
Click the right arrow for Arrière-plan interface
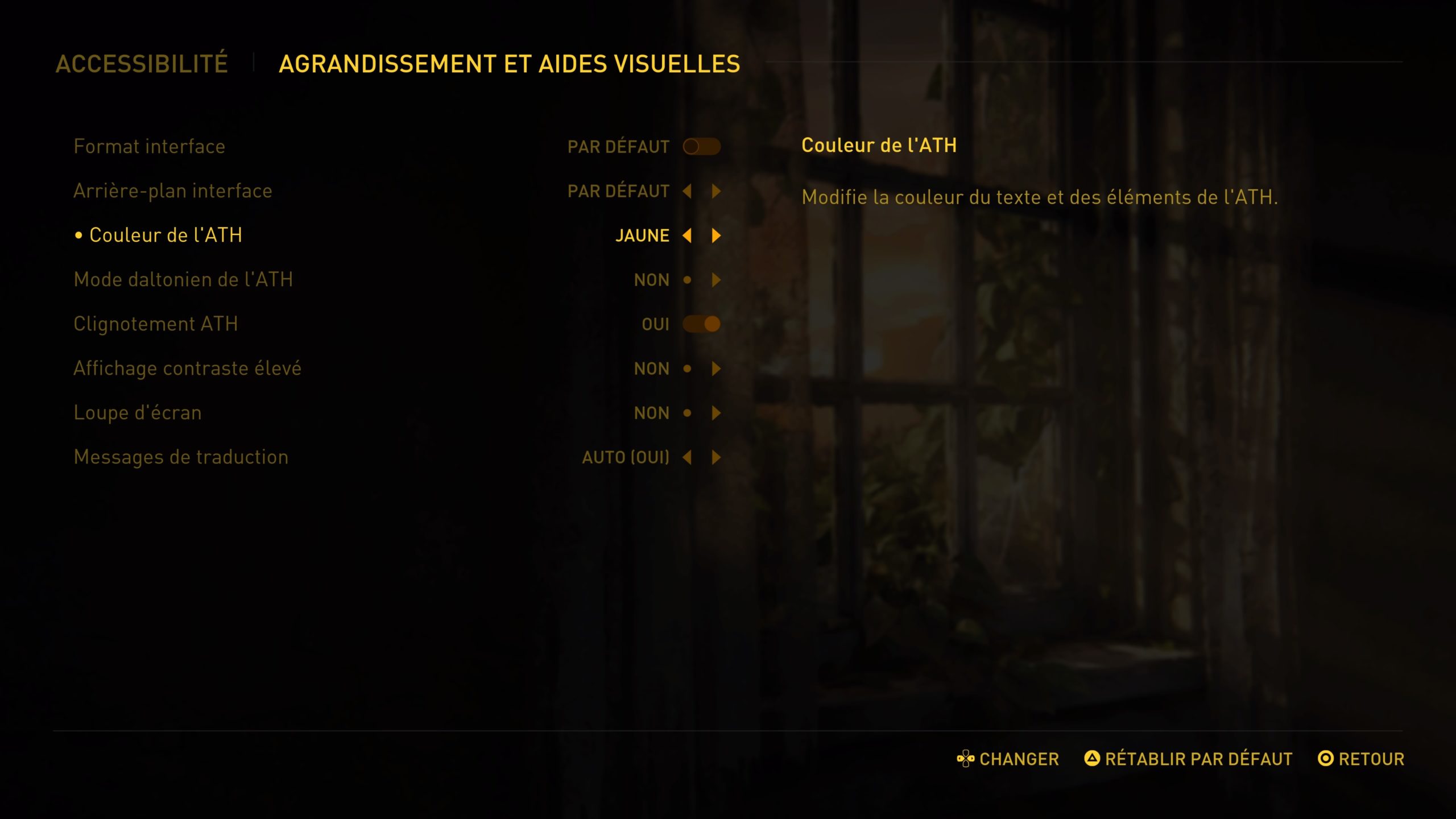coord(716,191)
